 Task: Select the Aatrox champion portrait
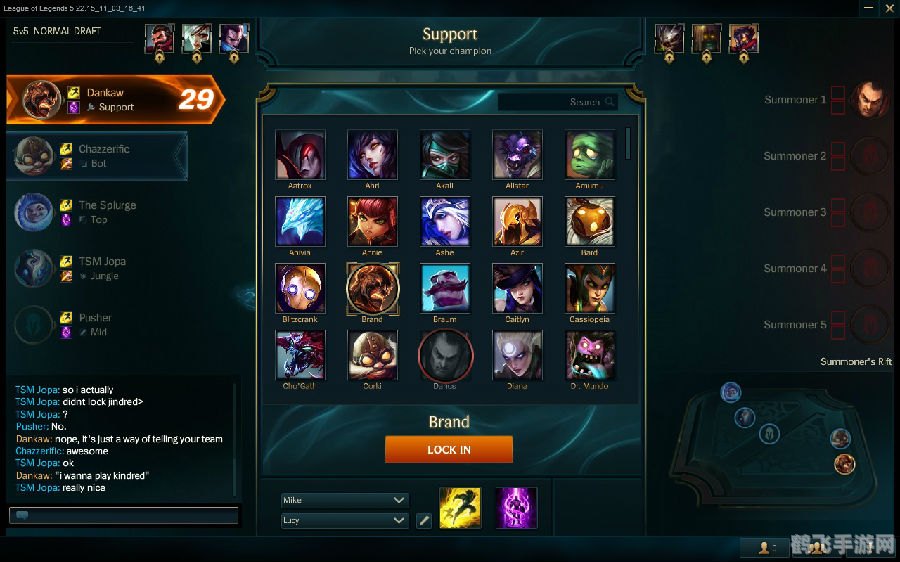(300, 155)
